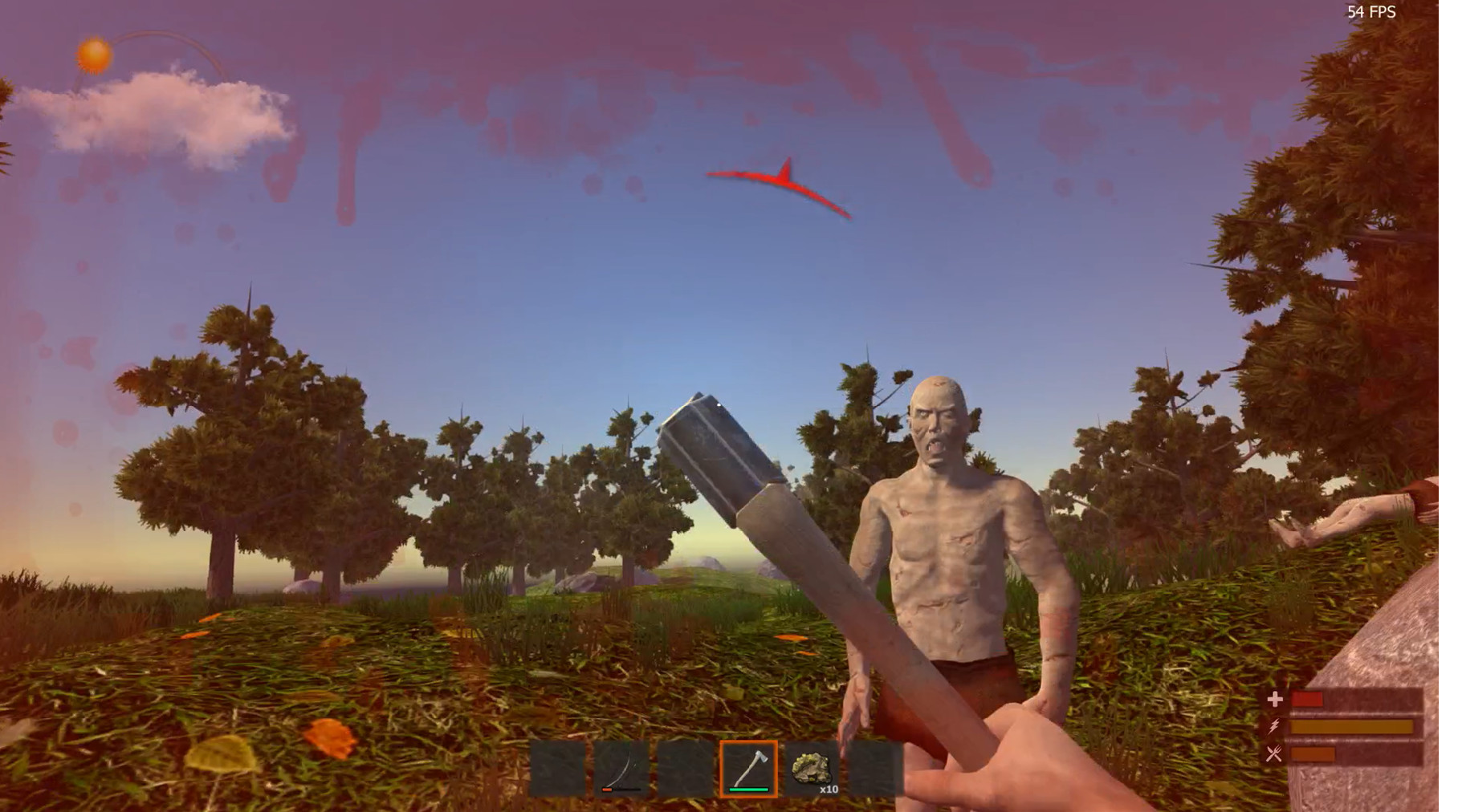Click the red health bar
The image size is (1458, 812).
coord(1307,698)
